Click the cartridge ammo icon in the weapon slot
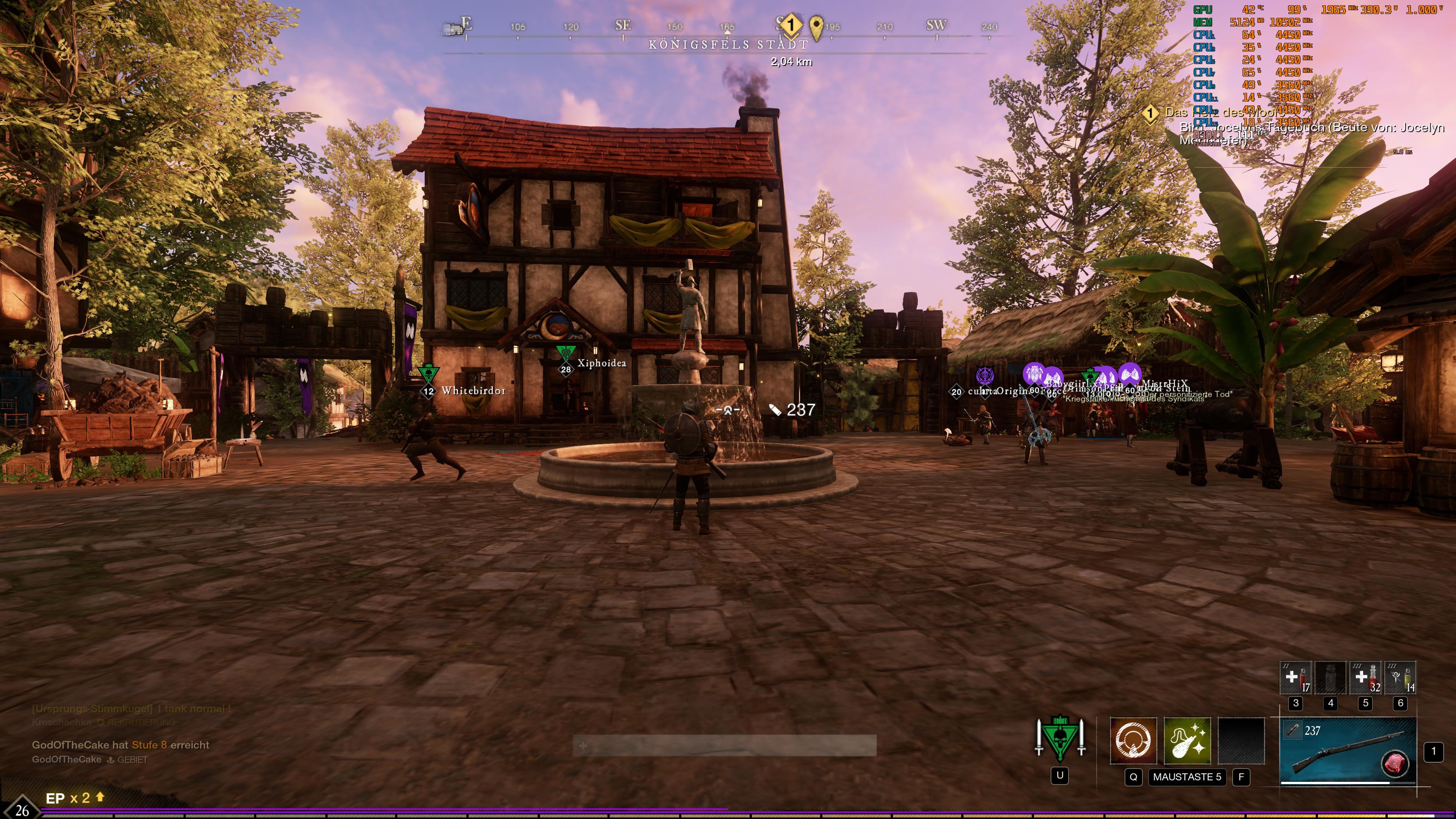The image size is (1456, 819). click(1292, 730)
